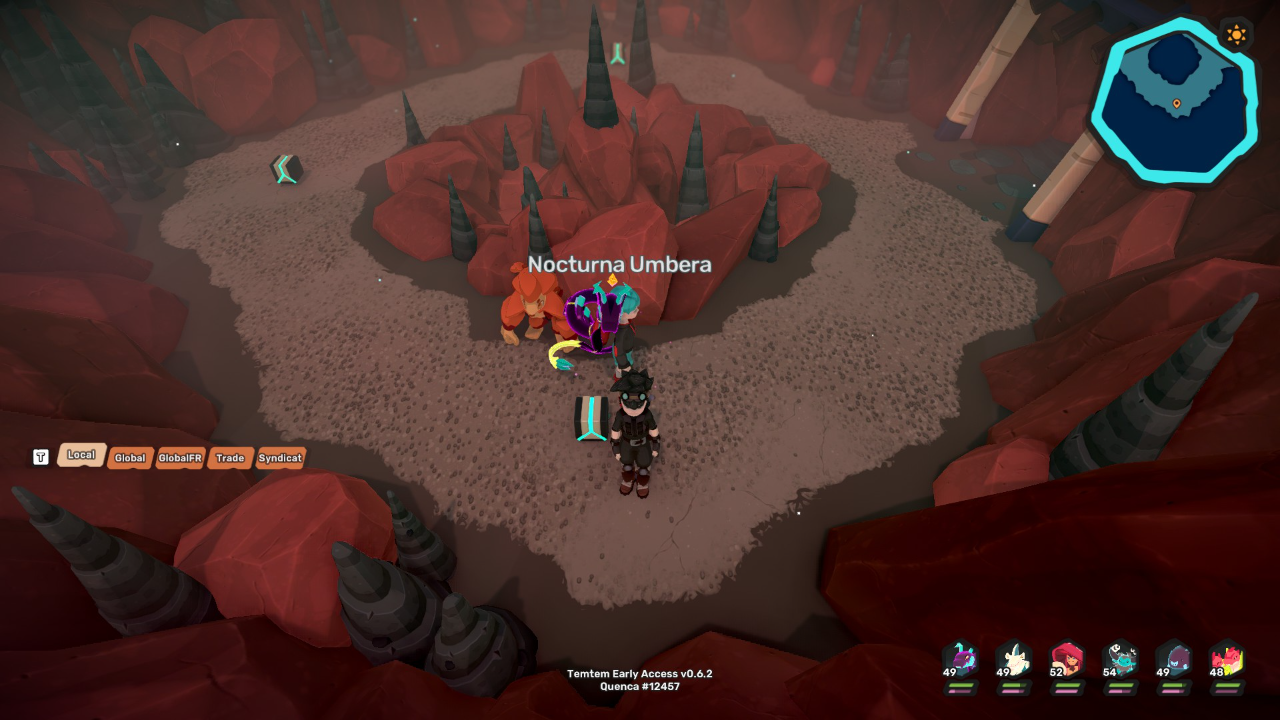The image size is (1280, 720).
Task: Select the red-haired level 52 Temtem
Action: [1067, 660]
